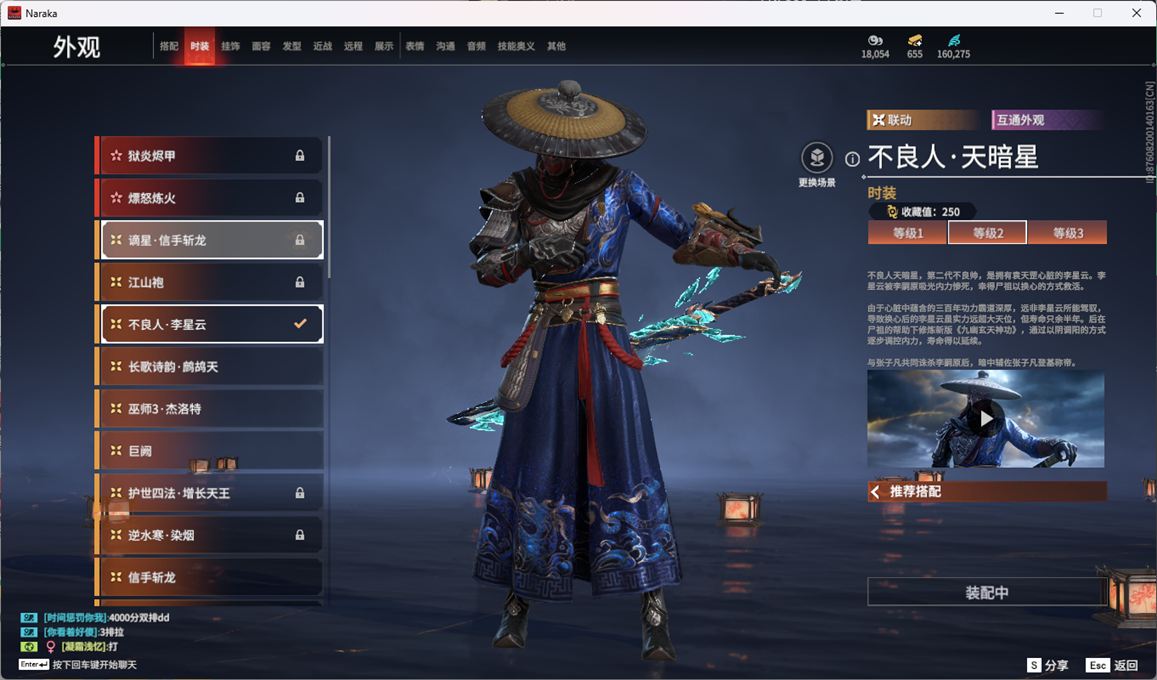
Task: Click the 分享 share button
Action: point(1048,665)
